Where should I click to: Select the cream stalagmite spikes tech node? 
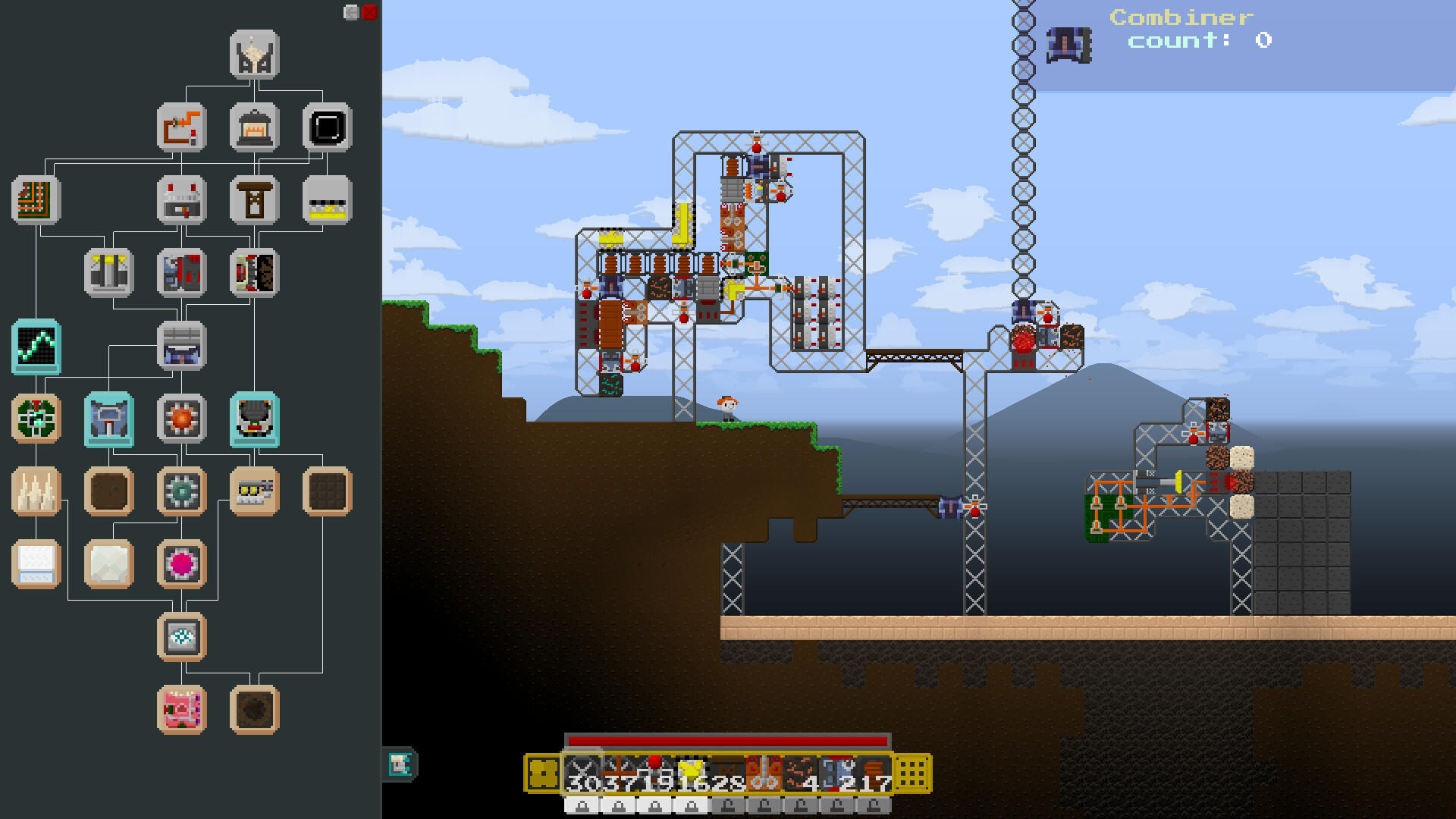[36, 491]
